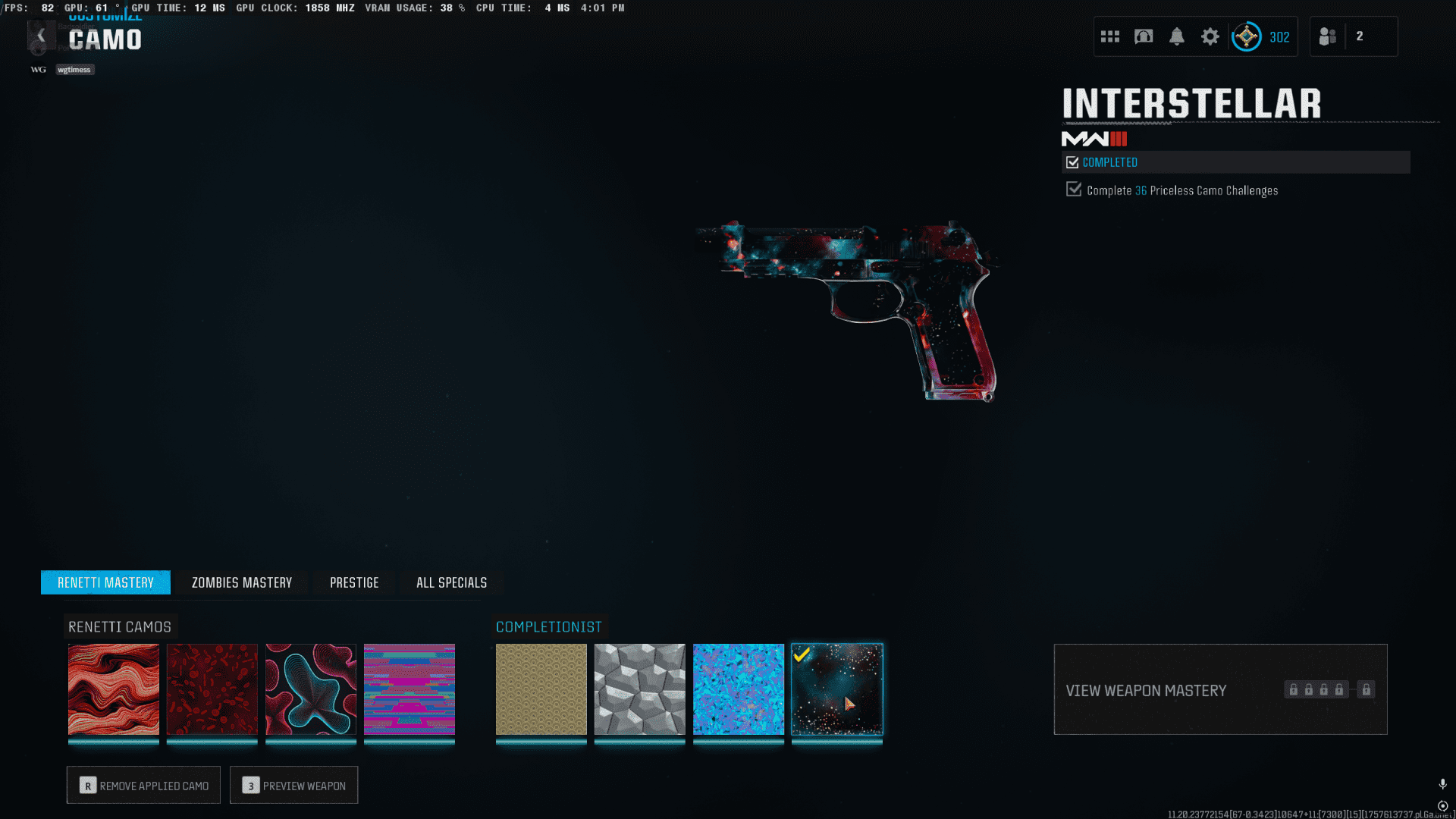
Task: Choose the red wavy lines camo
Action: [114, 689]
